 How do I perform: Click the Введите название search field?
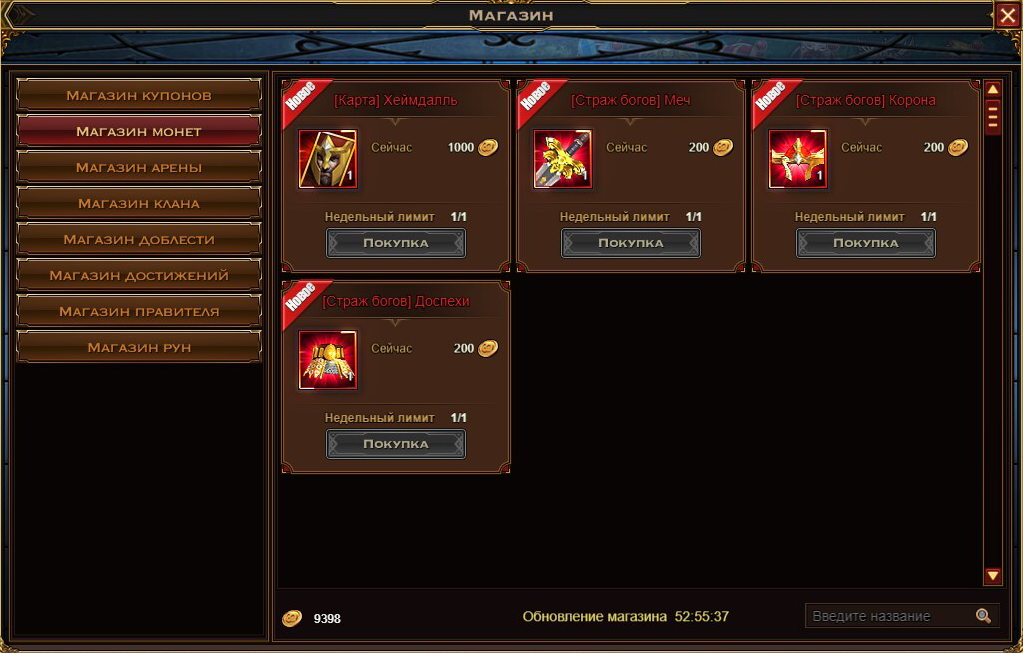click(888, 616)
